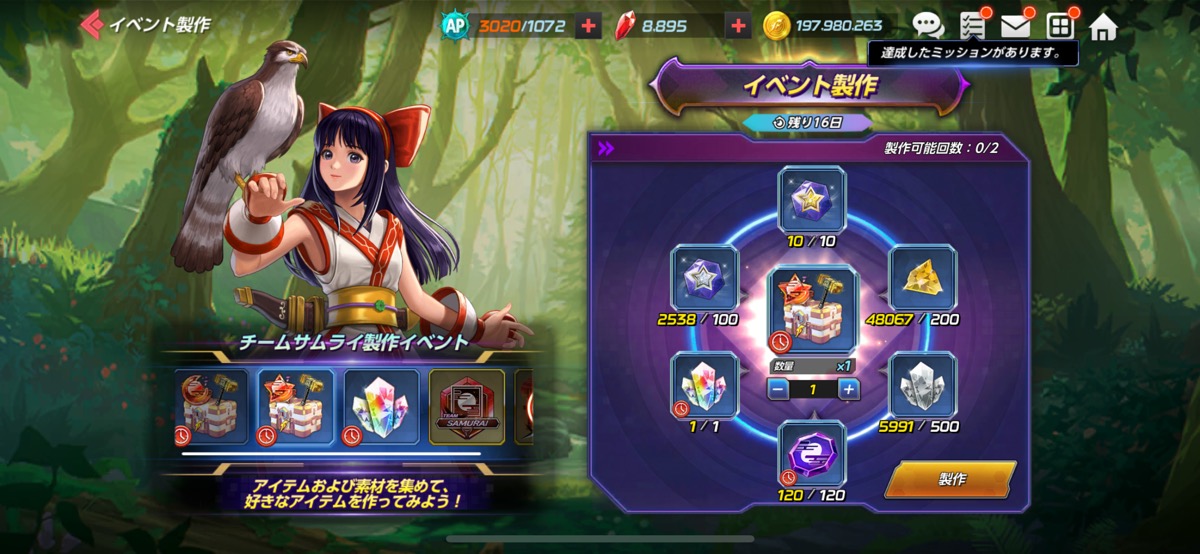This screenshot has width=1200, height=554.
Task: Buy more red rubies with plus button
Action: click(739, 26)
